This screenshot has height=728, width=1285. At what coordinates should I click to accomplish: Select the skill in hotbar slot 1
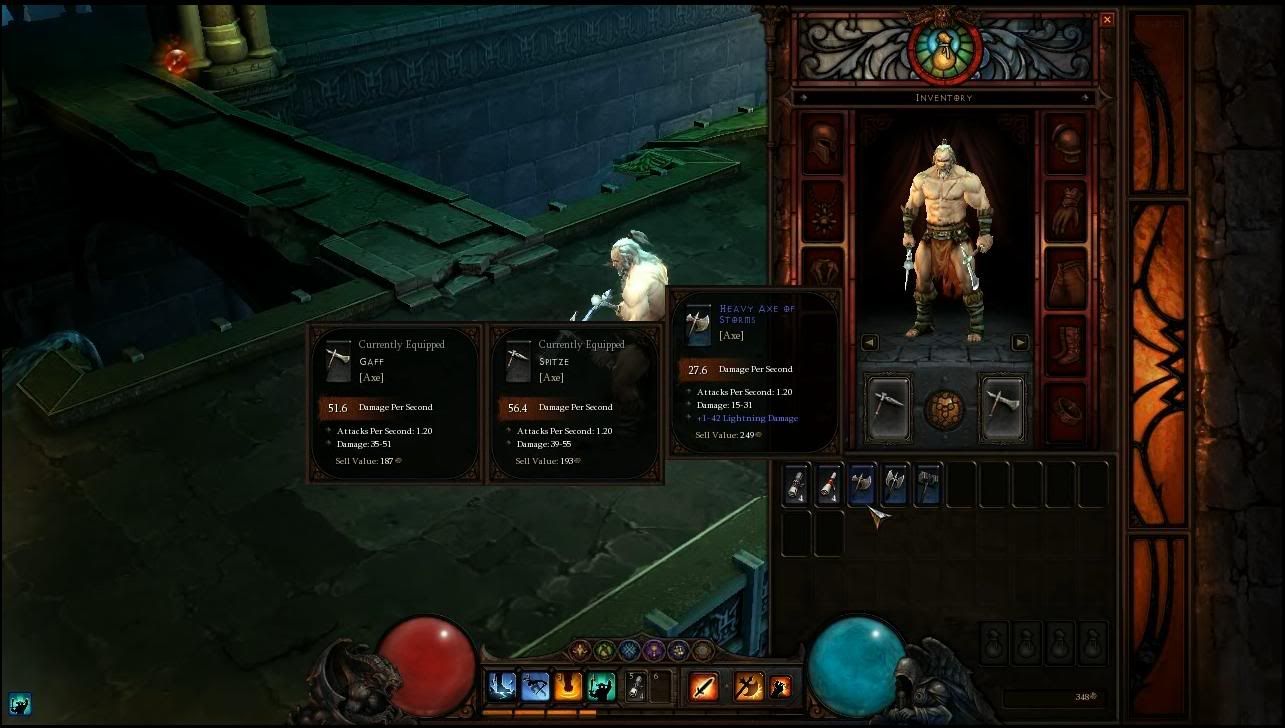coord(500,685)
